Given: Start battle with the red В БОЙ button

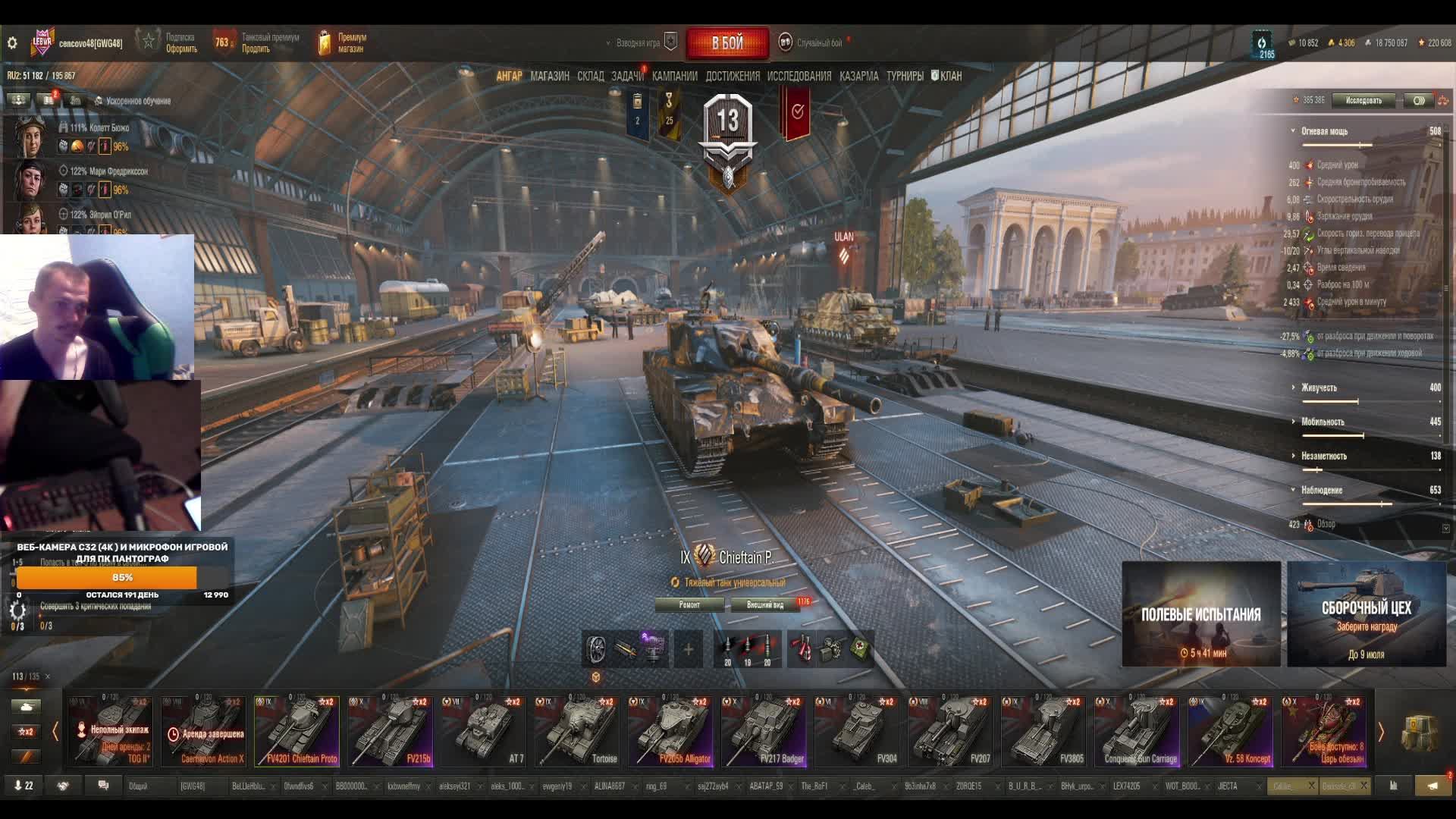Looking at the screenshot, I should coord(726,43).
